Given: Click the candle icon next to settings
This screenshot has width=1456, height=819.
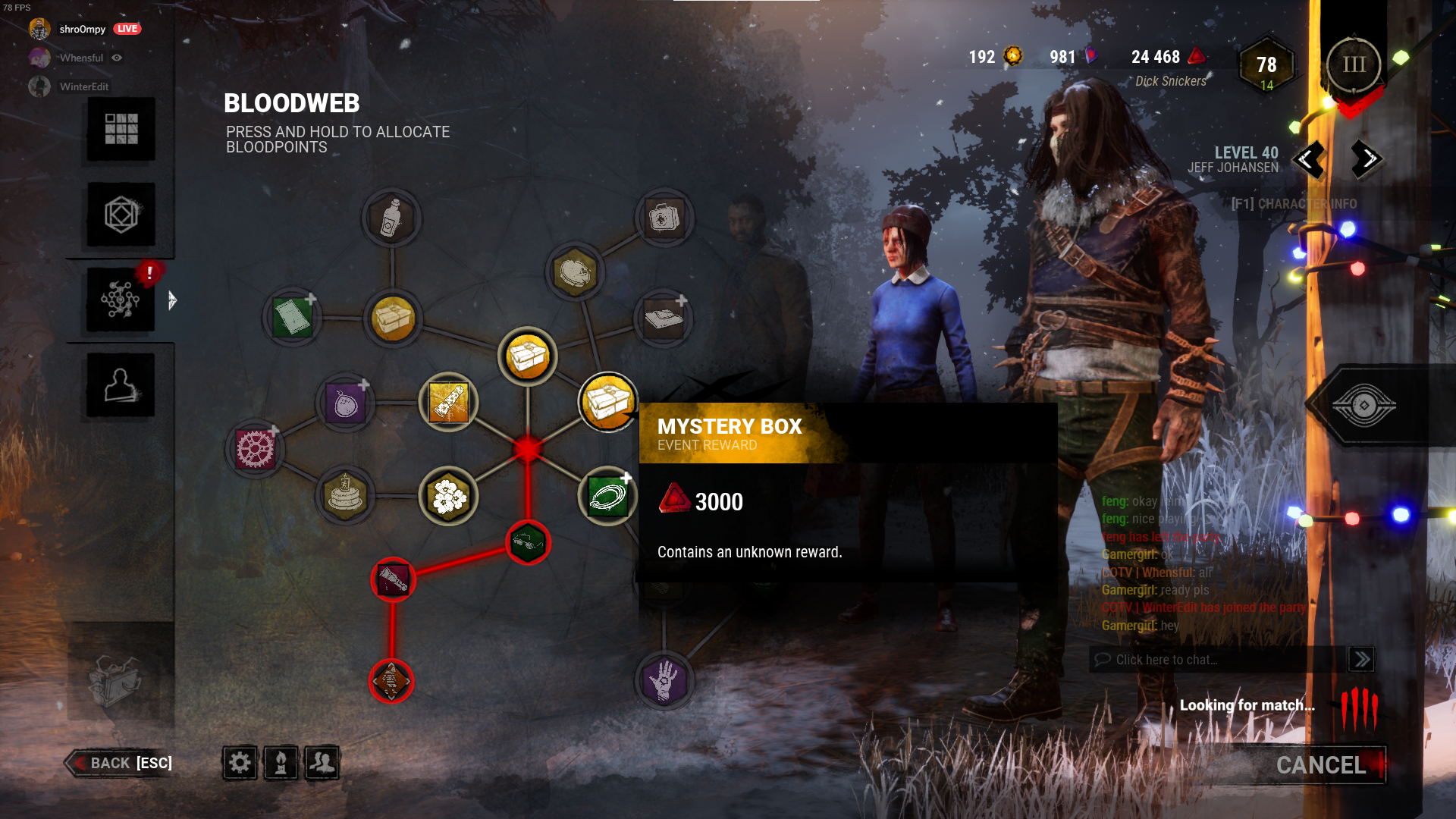Looking at the screenshot, I should 281,764.
